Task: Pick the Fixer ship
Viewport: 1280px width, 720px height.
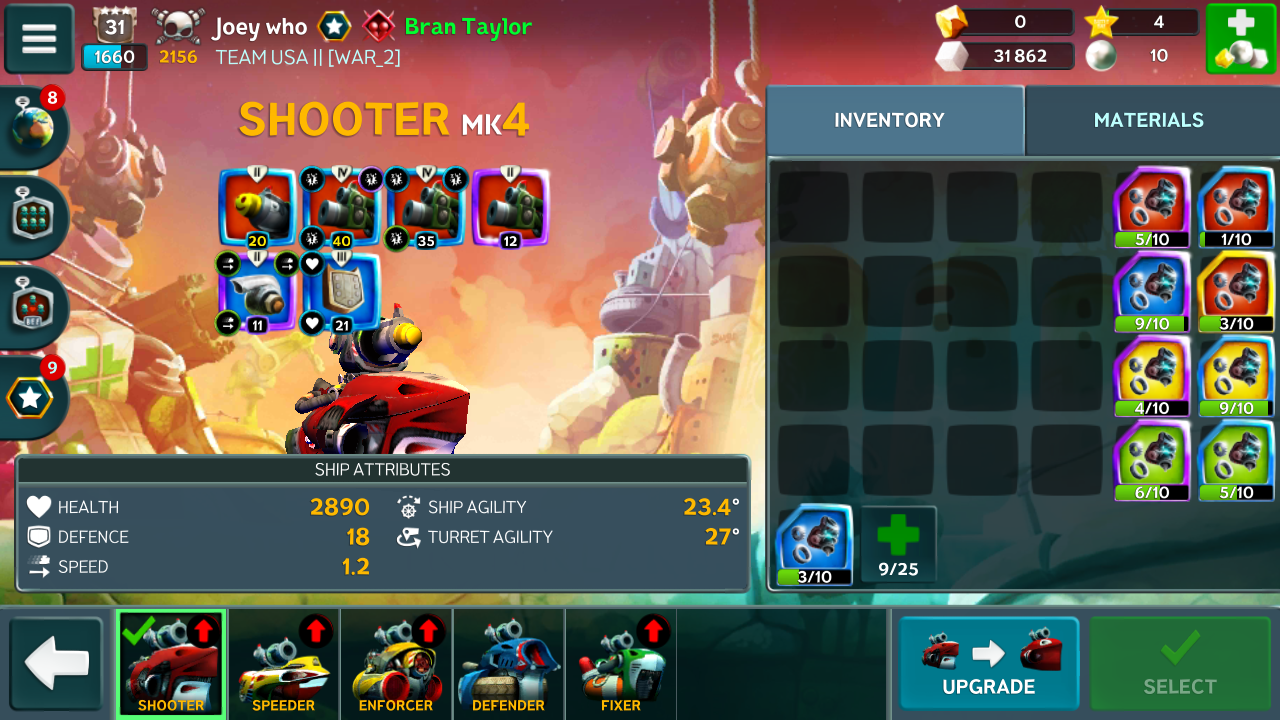Action: point(620,664)
